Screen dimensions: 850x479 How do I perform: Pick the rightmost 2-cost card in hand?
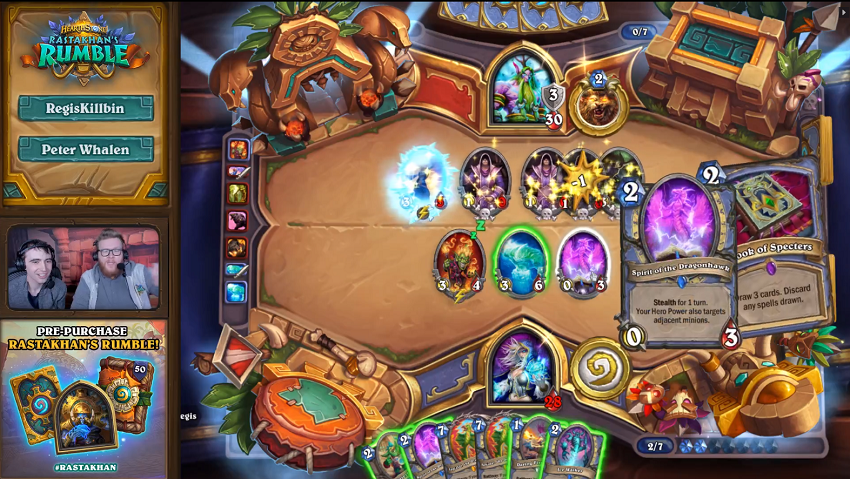(x=574, y=452)
